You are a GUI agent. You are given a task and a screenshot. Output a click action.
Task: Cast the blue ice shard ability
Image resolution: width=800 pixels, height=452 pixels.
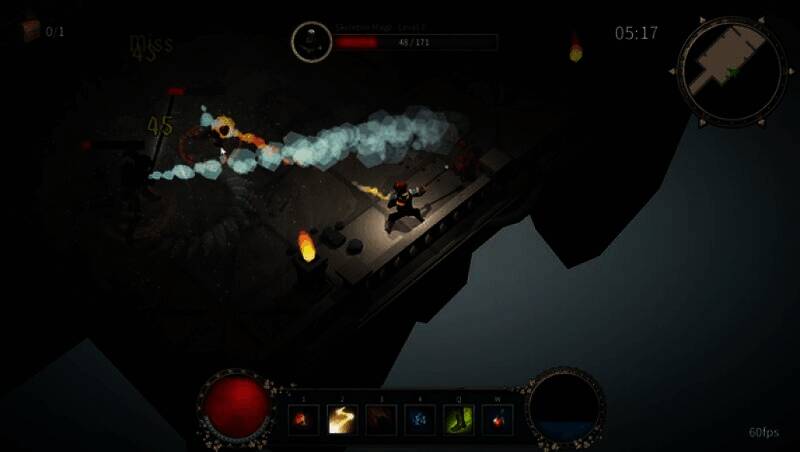[x=420, y=419]
